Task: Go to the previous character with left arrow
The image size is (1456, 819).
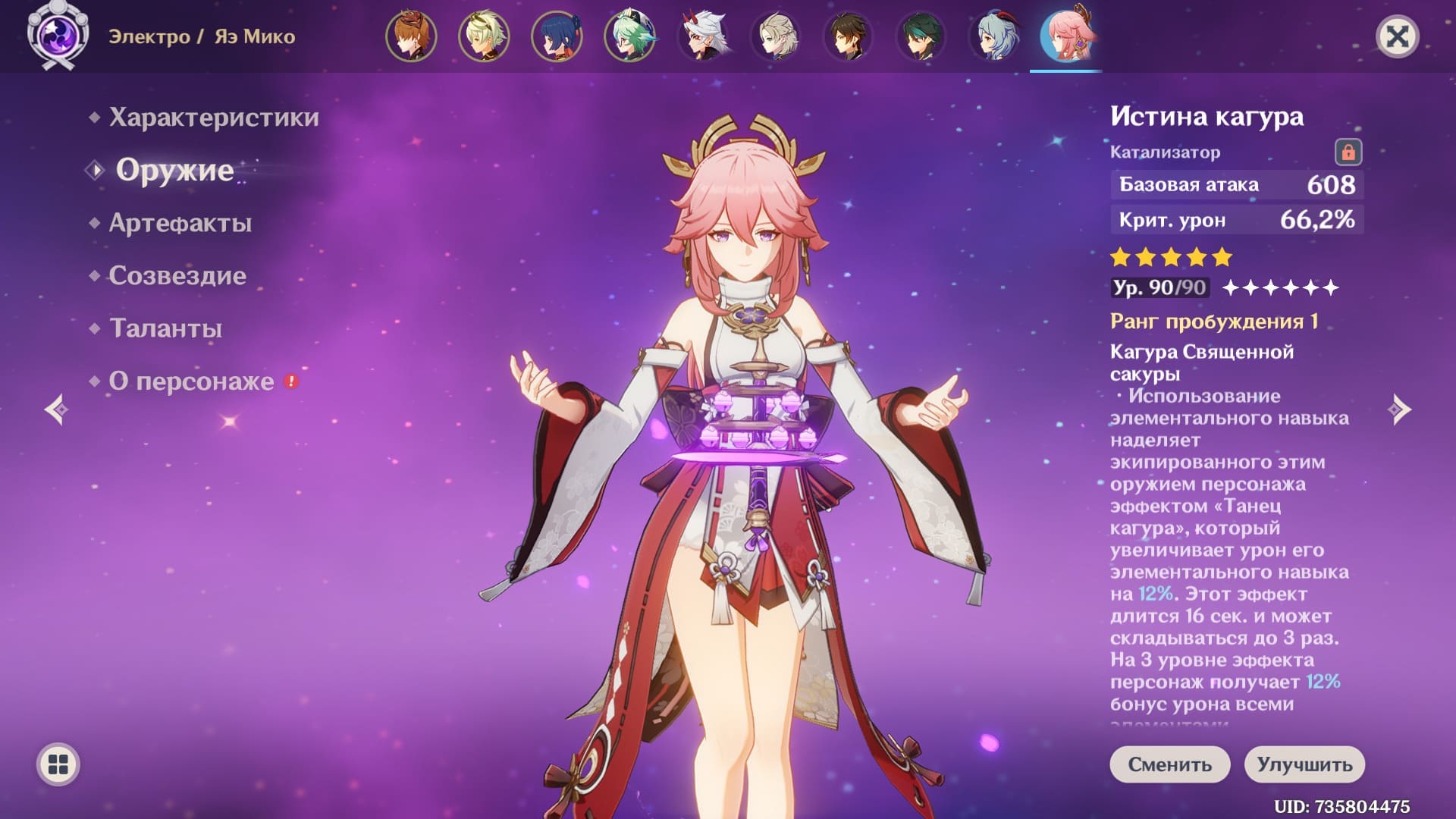Action: (57, 410)
